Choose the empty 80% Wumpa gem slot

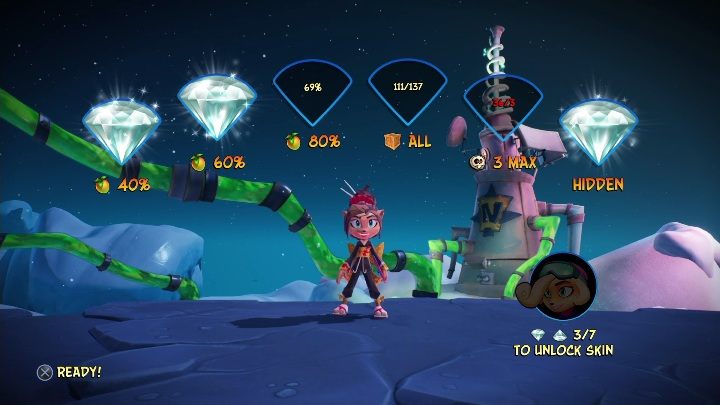tap(313, 91)
